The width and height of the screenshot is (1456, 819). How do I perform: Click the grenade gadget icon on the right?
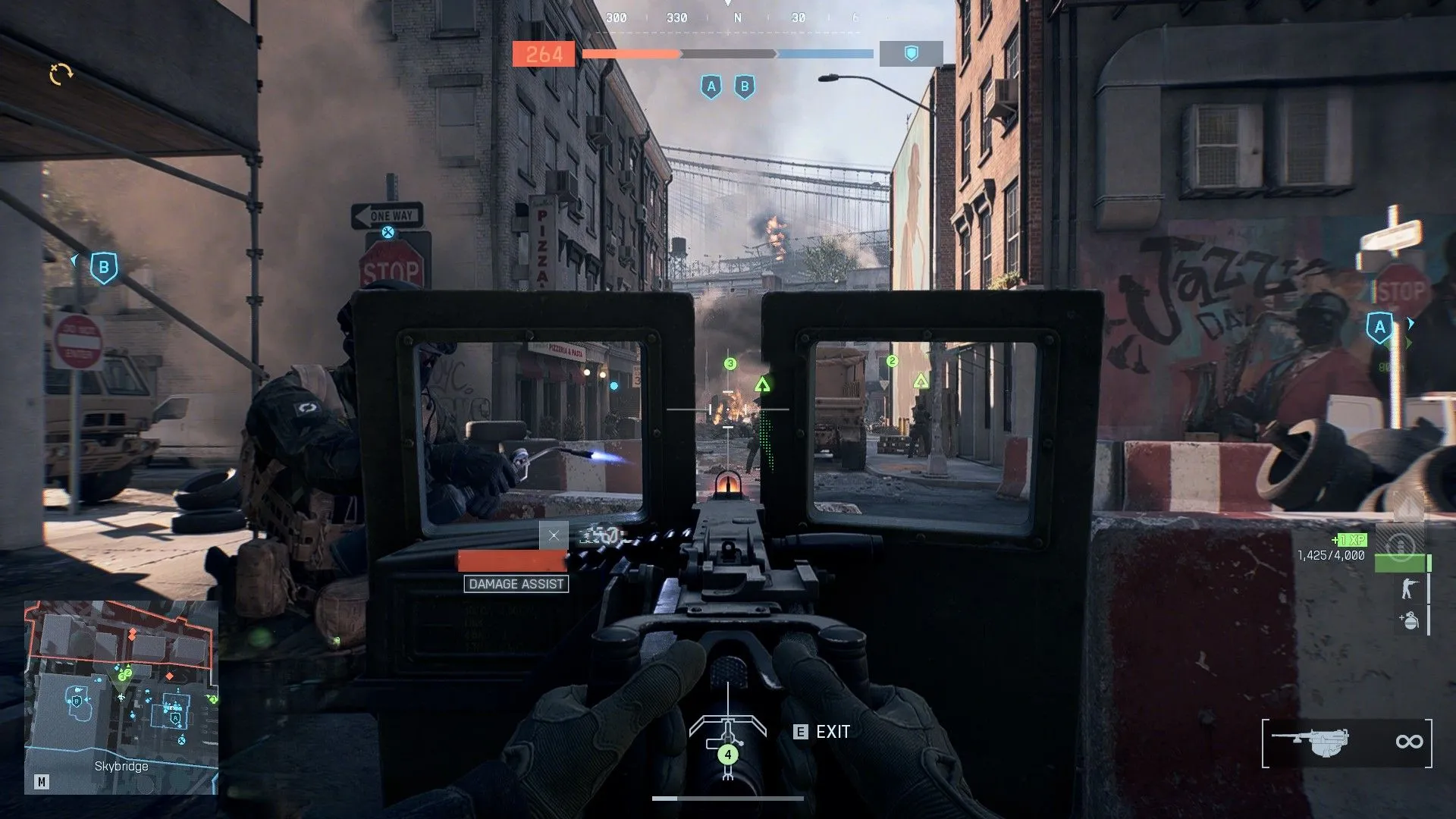coord(1410,620)
